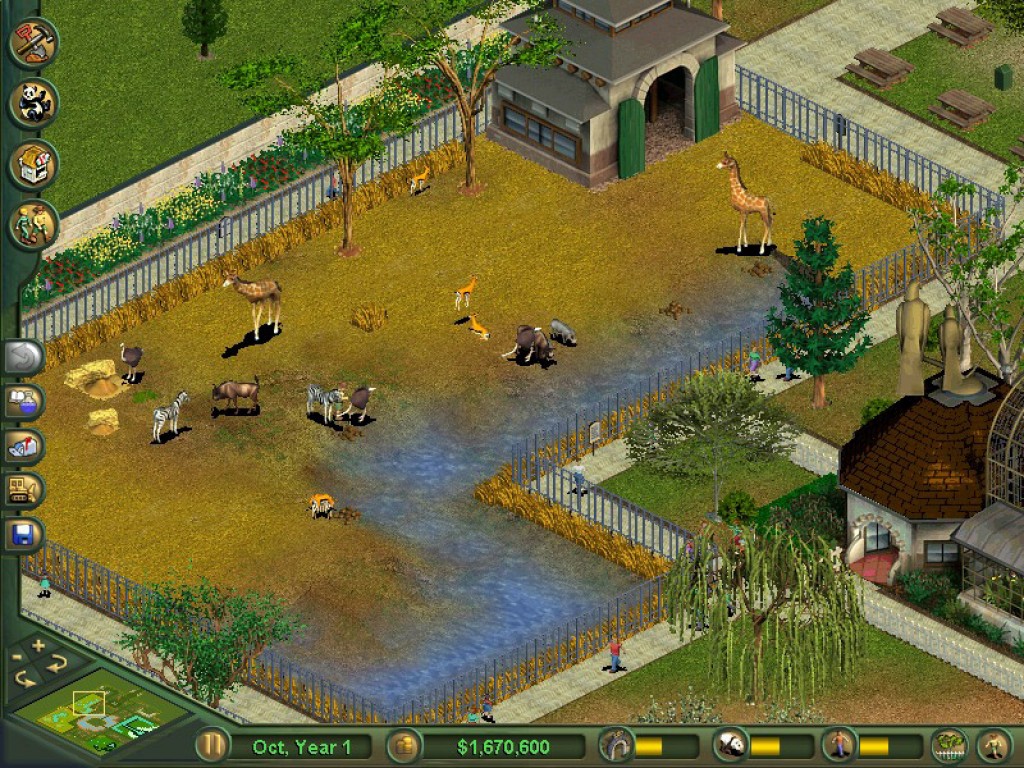The image size is (1024, 768).
Task: Rotate view with the counterclockwise arrow
Action: point(24,680)
